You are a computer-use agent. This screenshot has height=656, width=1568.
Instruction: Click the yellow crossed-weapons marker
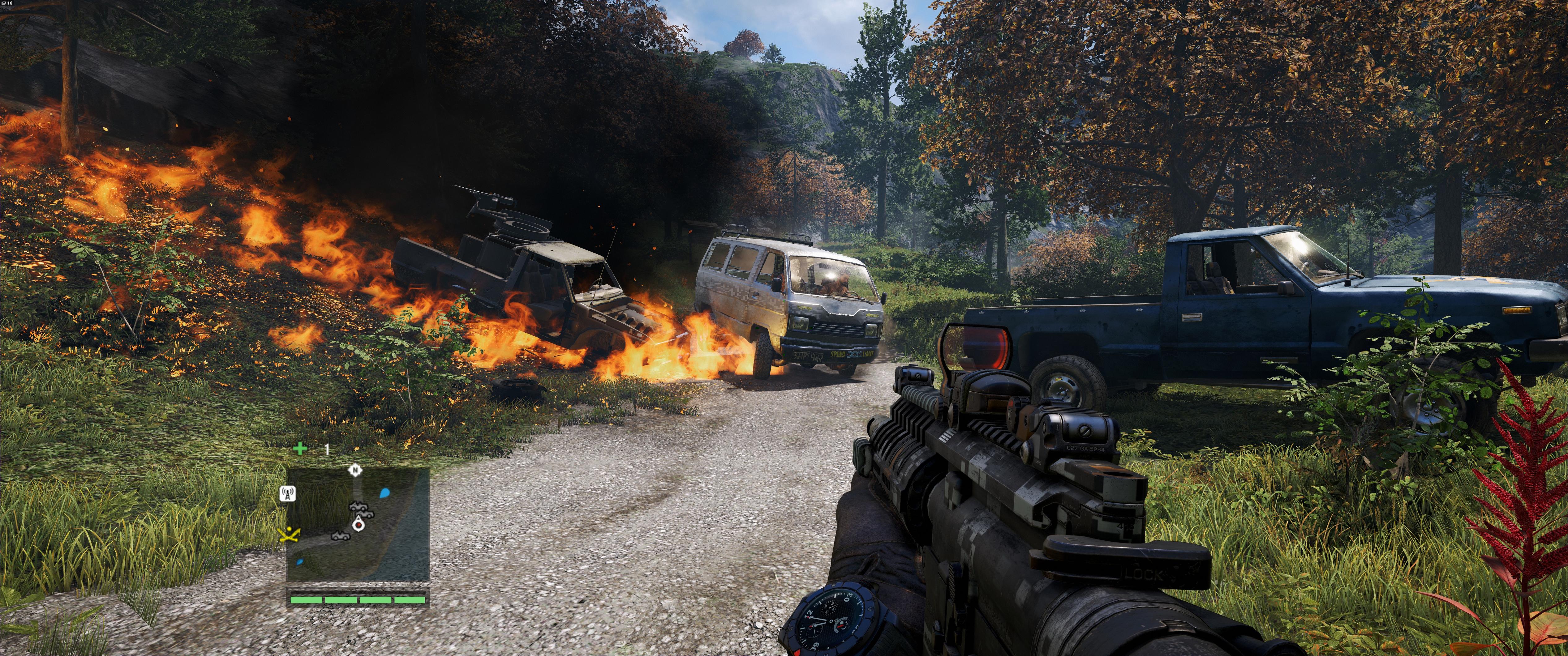[x=288, y=535]
